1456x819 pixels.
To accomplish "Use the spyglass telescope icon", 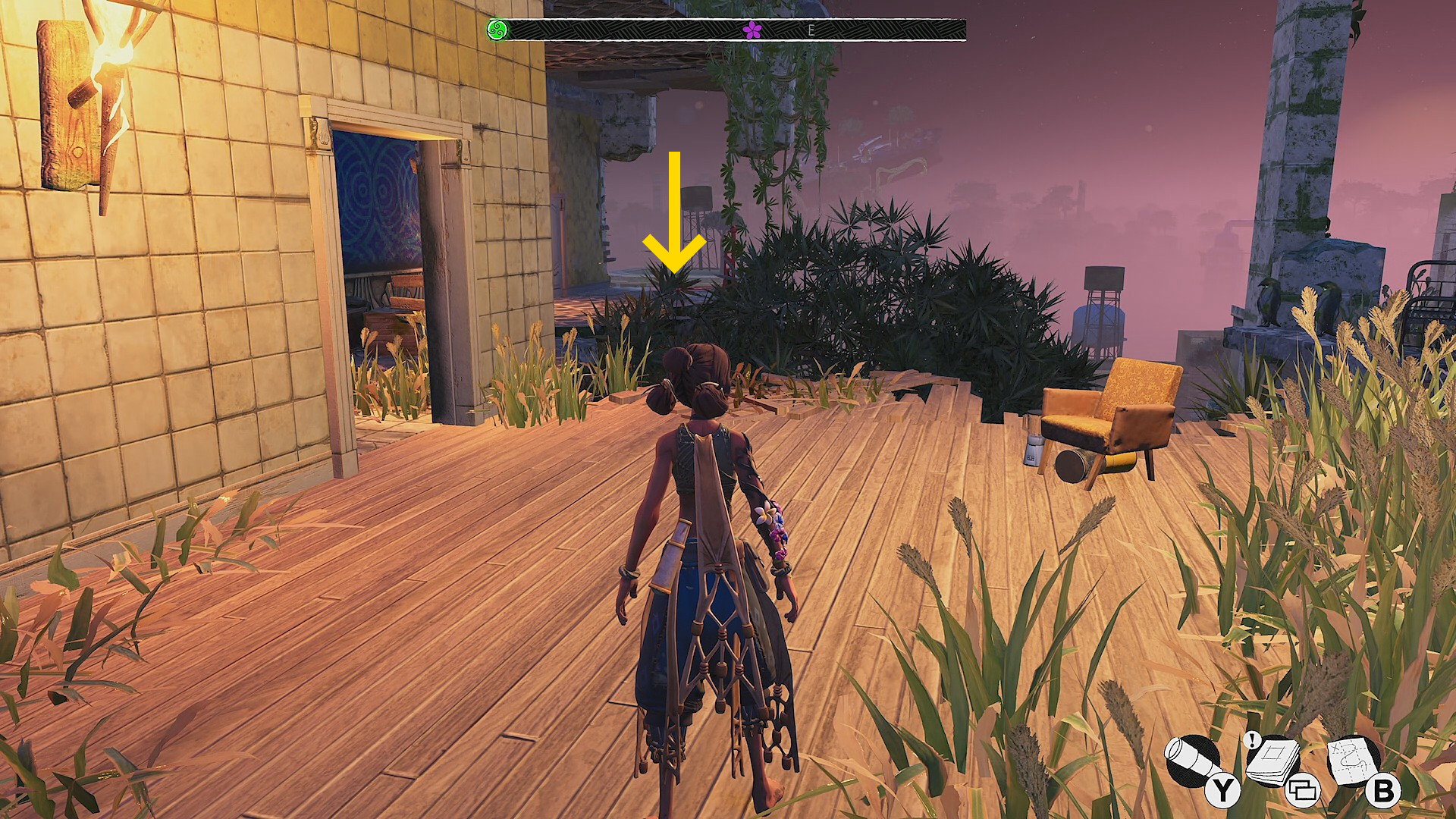I will pyautogui.click(x=1191, y=761).
